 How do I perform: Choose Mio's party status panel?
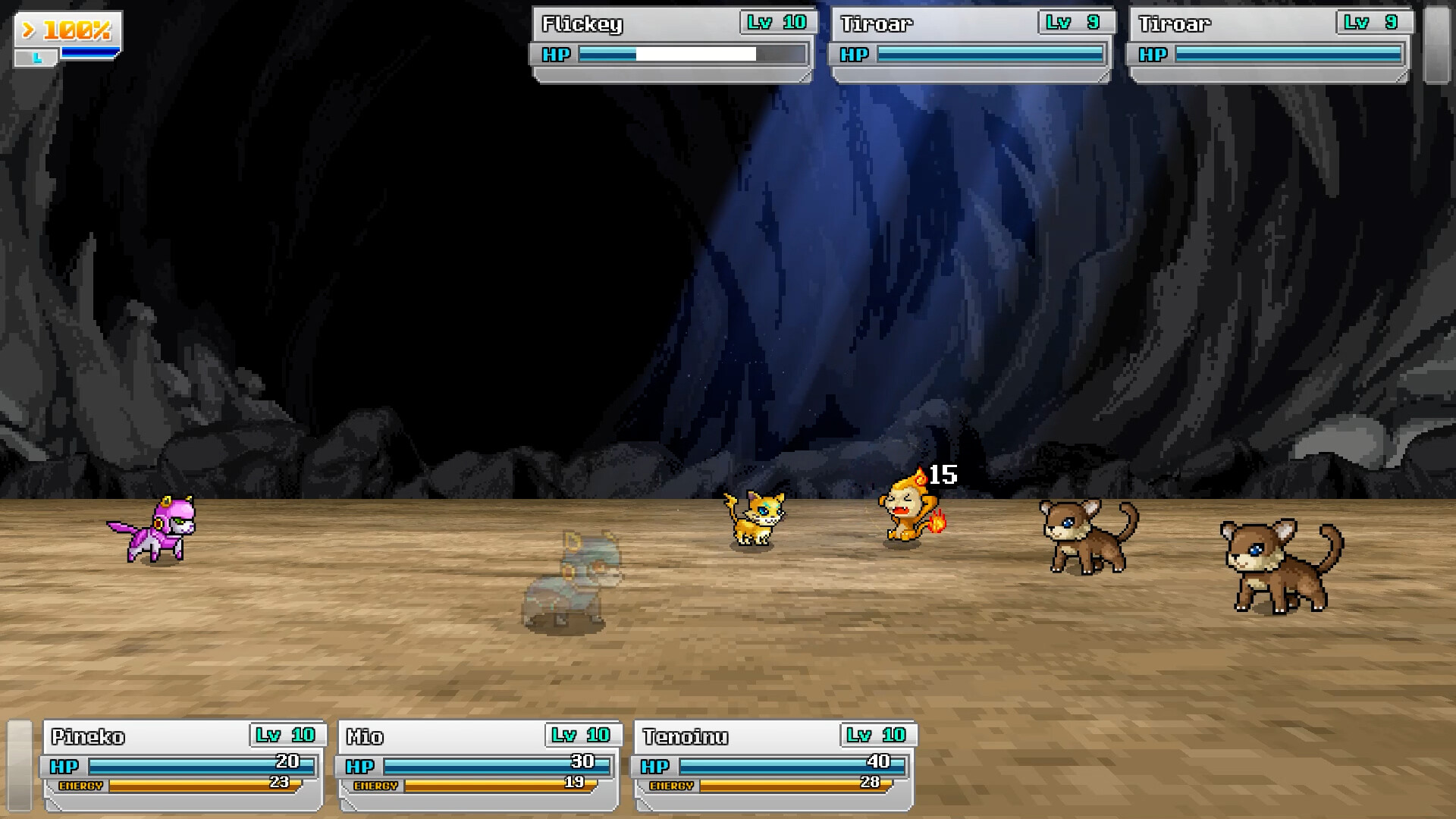pyautogui.click(x=479, y=764)
